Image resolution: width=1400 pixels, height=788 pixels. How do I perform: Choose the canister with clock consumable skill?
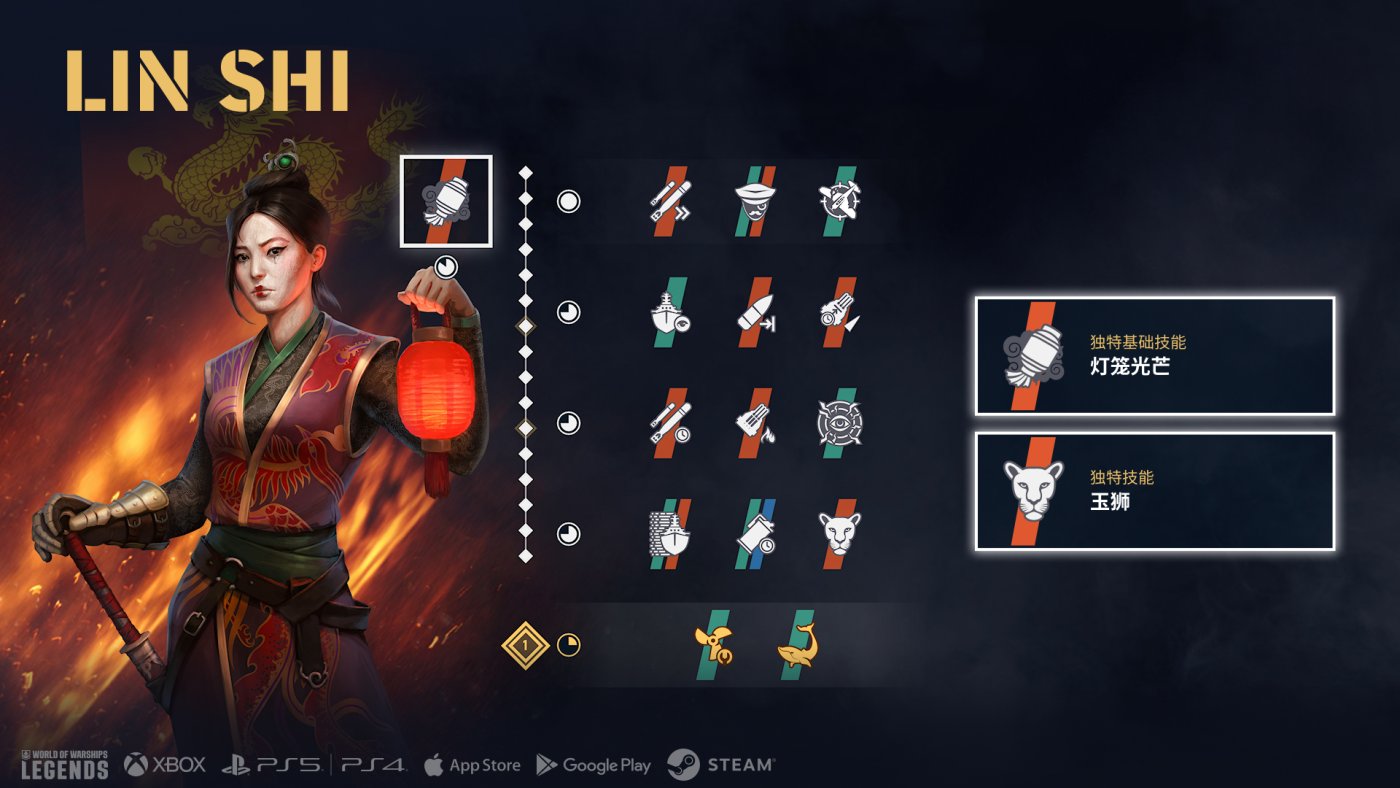coord(755,534)
